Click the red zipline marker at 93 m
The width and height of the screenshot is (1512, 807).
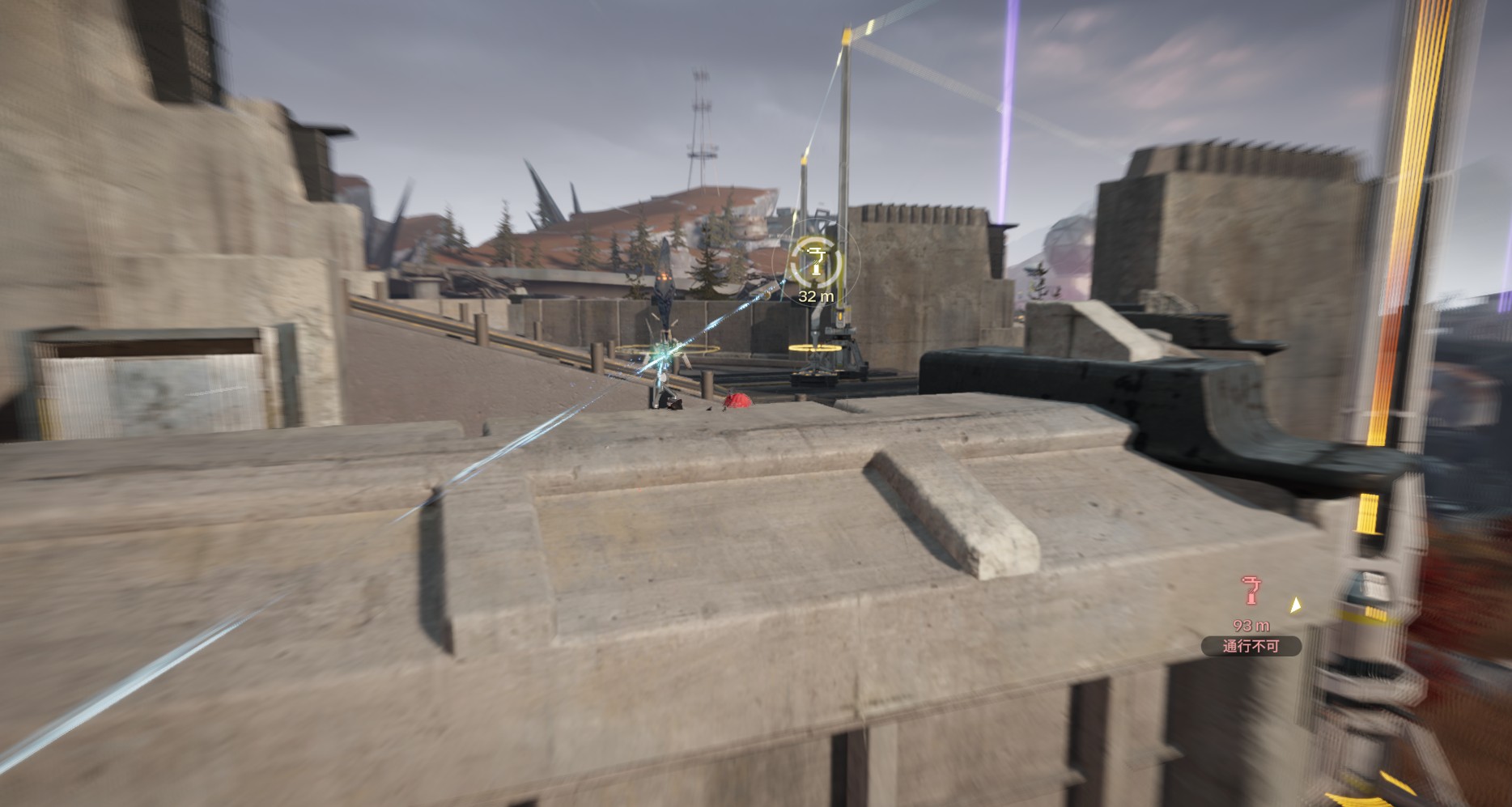click(x=1251, y=592)
